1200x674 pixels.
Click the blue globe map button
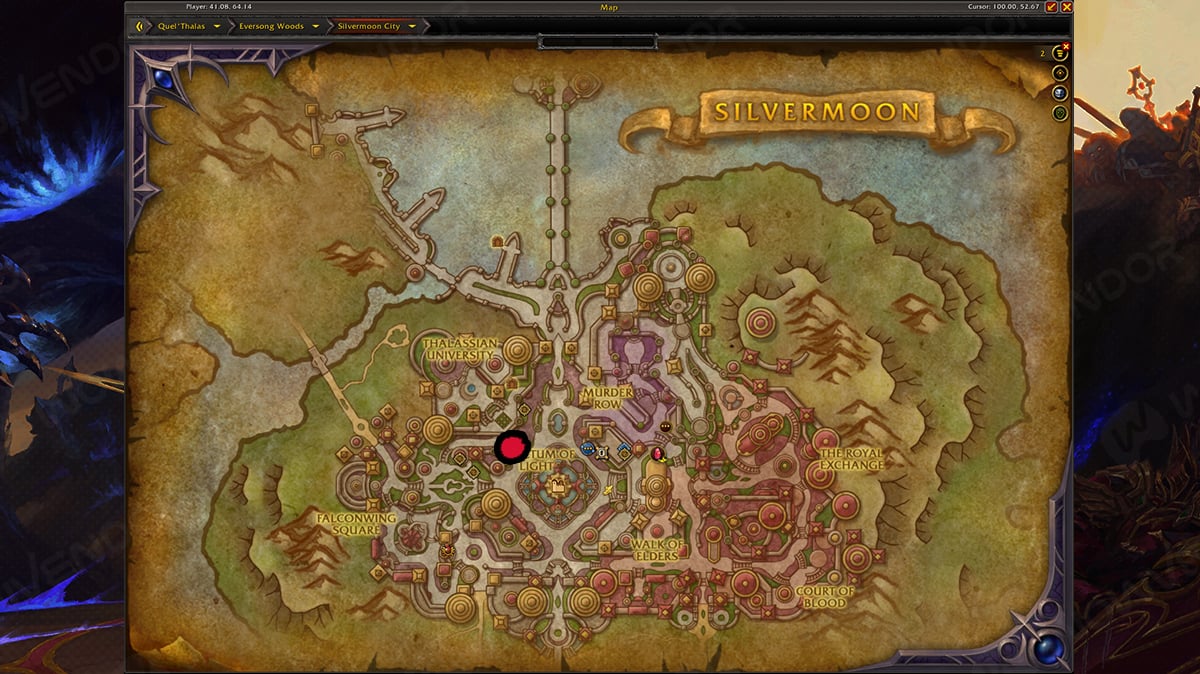[1060, 93]
